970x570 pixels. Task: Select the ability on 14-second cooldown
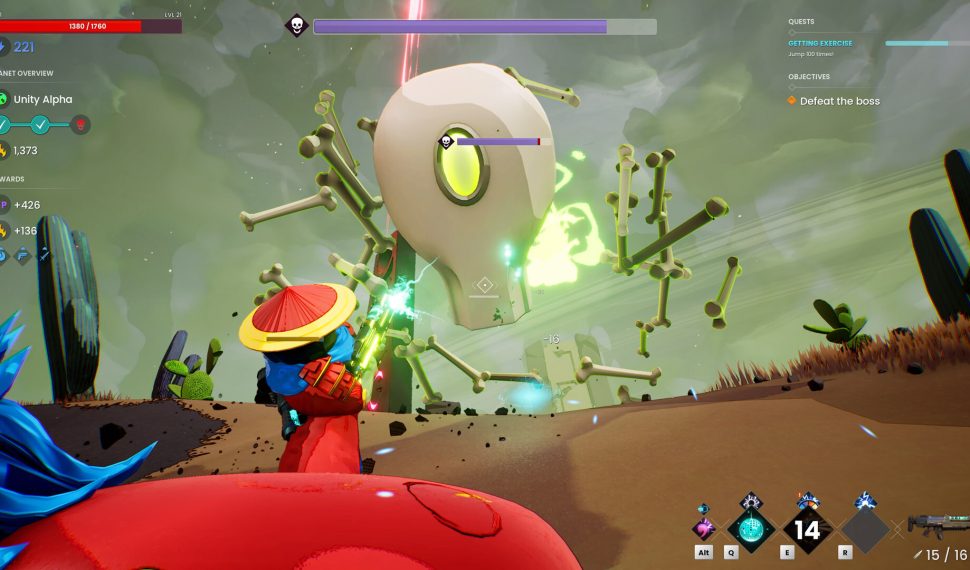coord(807,528)
